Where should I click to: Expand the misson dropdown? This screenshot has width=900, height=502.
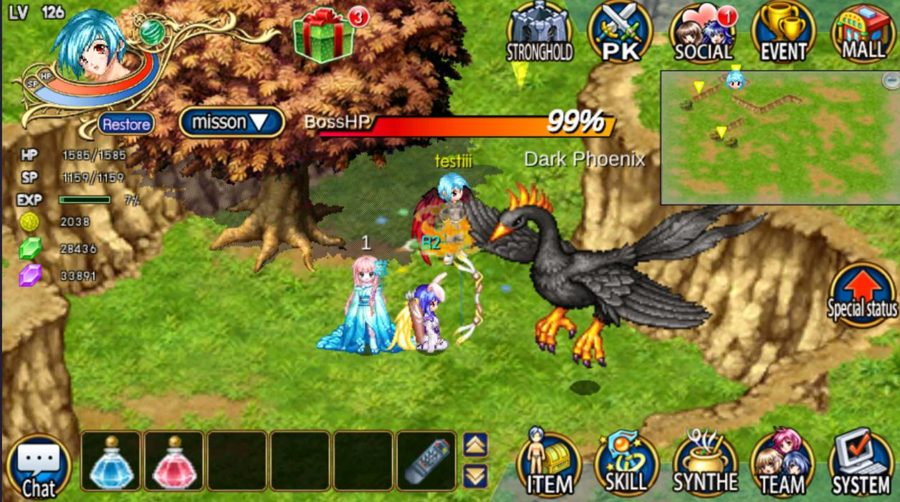point(226,122)
